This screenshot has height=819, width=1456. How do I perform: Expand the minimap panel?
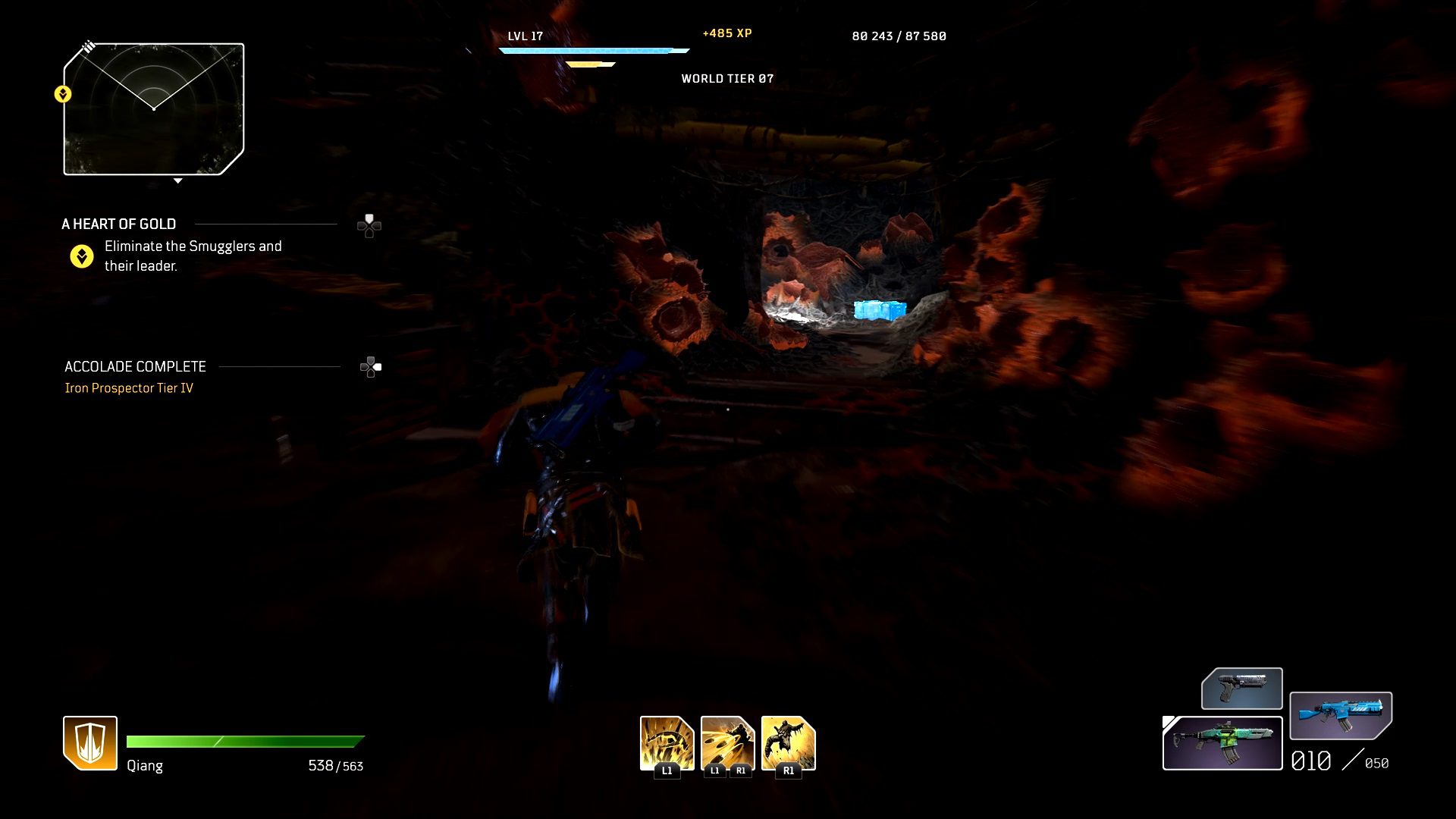154,110
